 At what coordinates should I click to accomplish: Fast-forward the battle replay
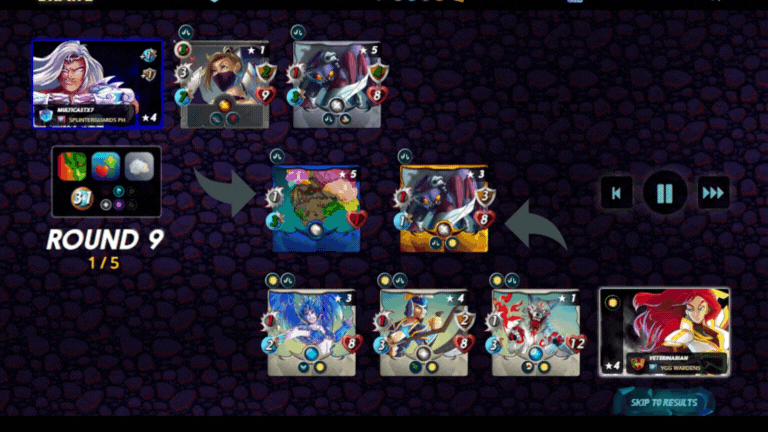pyautogui.click(x=712, y=192)
